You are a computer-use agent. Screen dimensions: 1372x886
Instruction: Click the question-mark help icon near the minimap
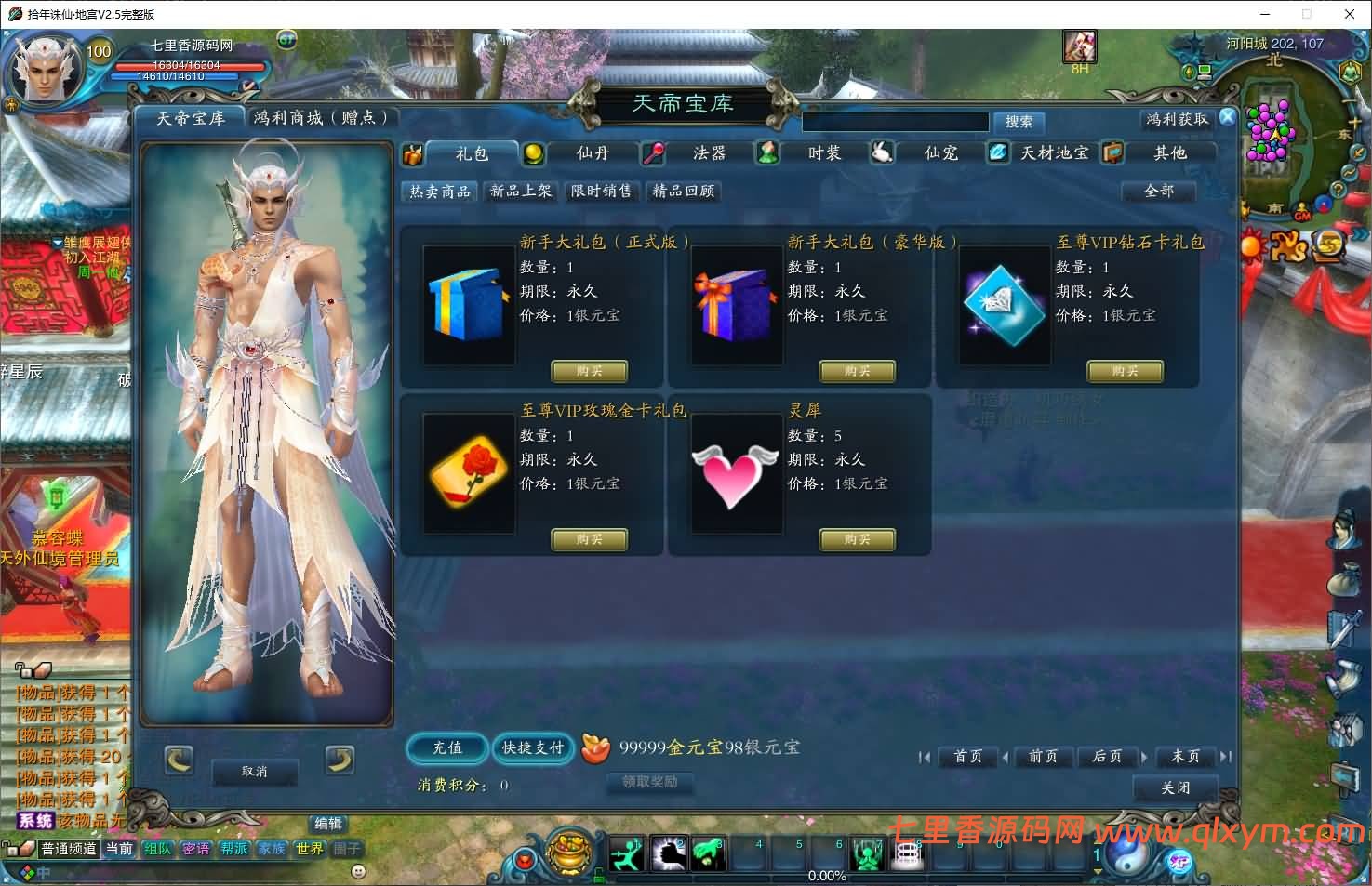pyautogui.click(x=1337, y=190)
